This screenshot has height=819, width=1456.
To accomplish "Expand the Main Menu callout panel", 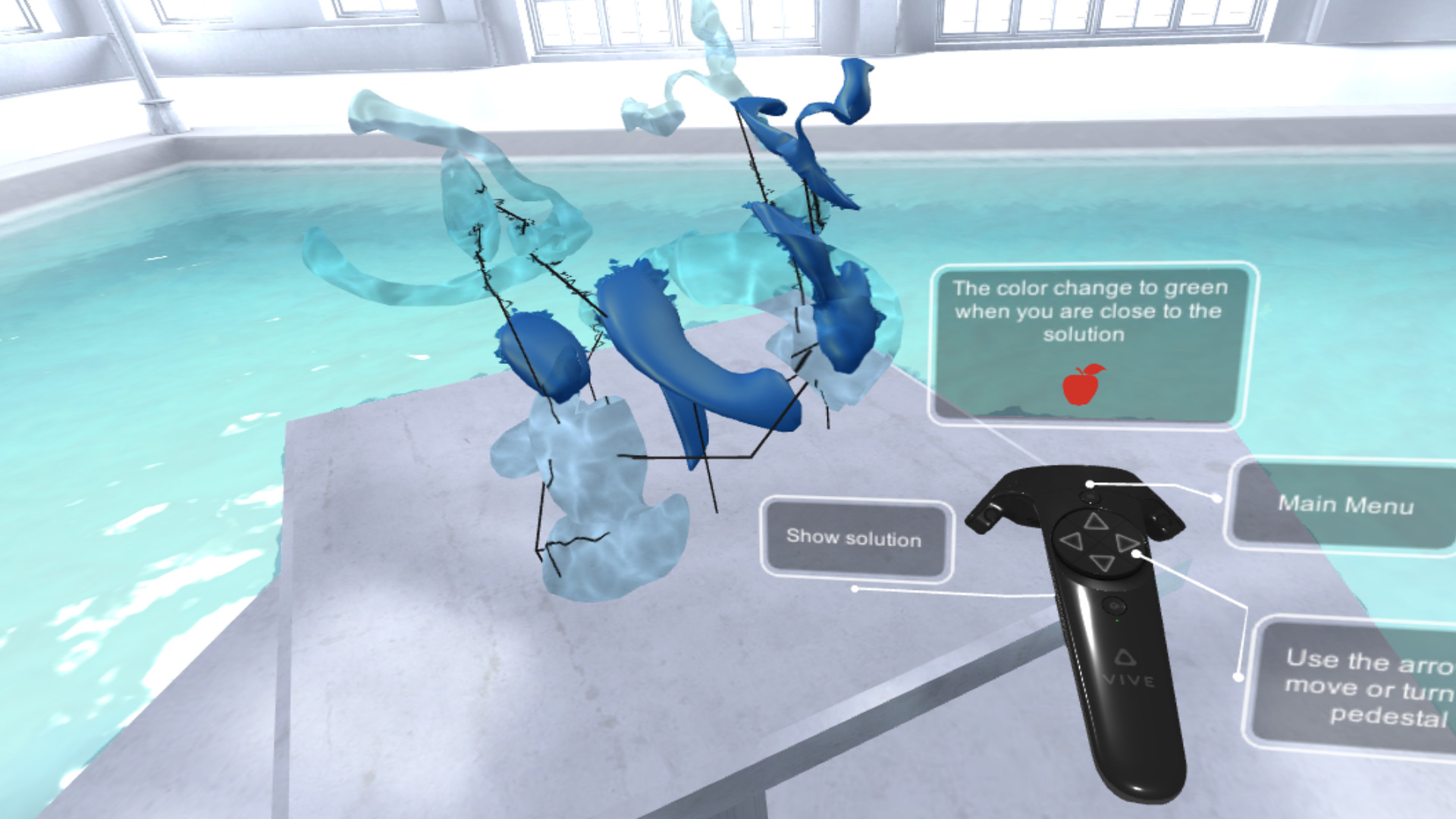I will (x=1346, y=504).
